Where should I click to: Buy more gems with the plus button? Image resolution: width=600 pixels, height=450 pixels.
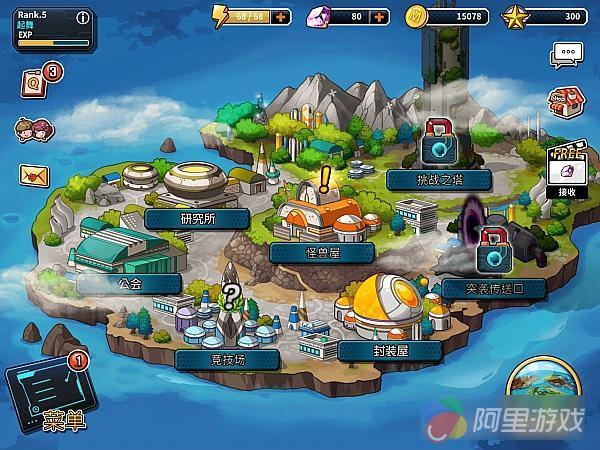click(379, 17)
